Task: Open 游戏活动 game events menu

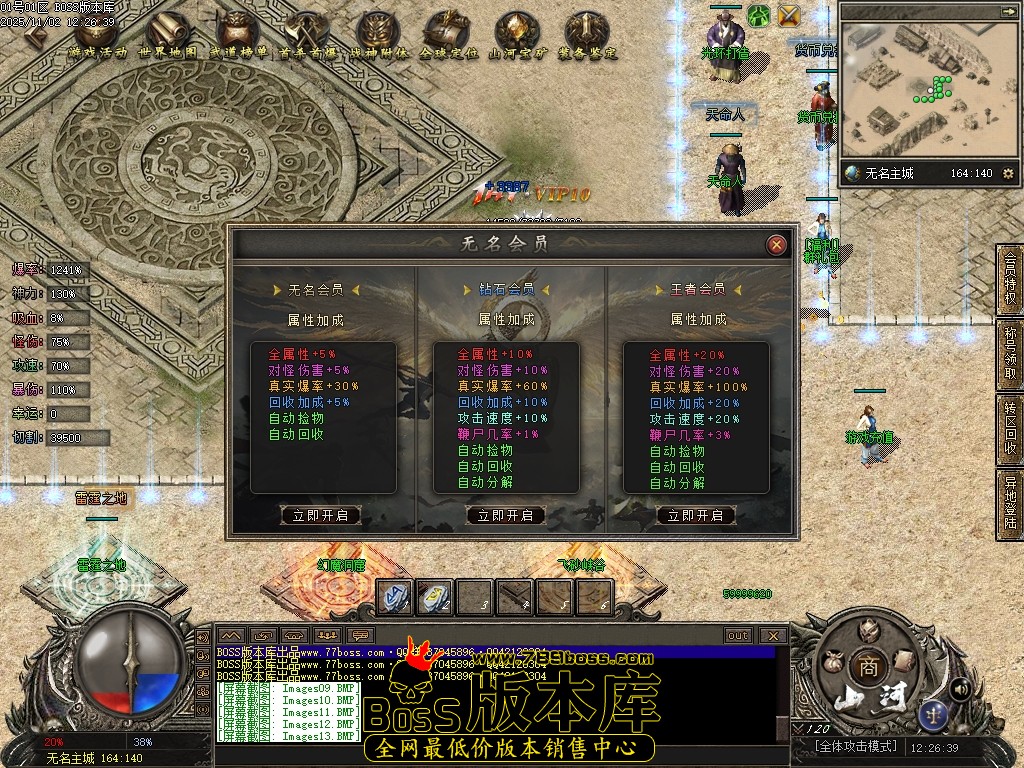Action: click(x=98, y=36)
